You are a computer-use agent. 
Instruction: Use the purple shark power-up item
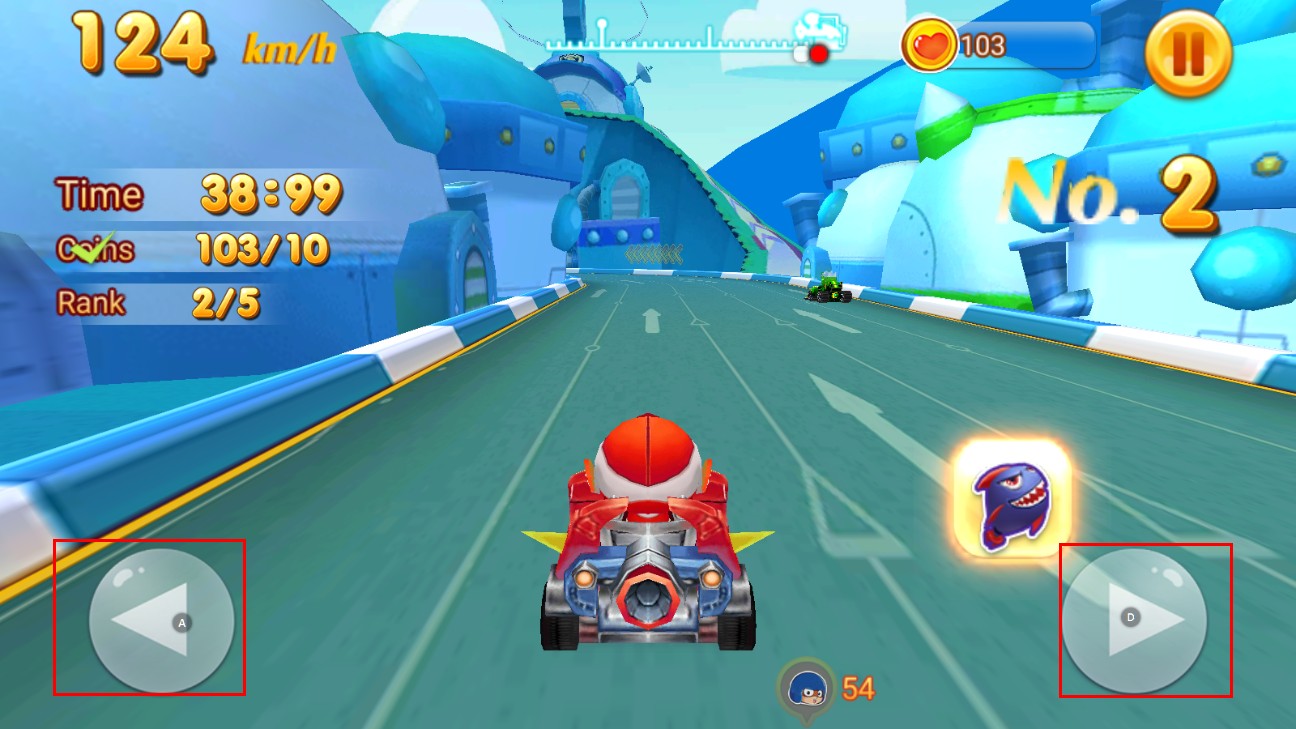[x=1011, y=498]
